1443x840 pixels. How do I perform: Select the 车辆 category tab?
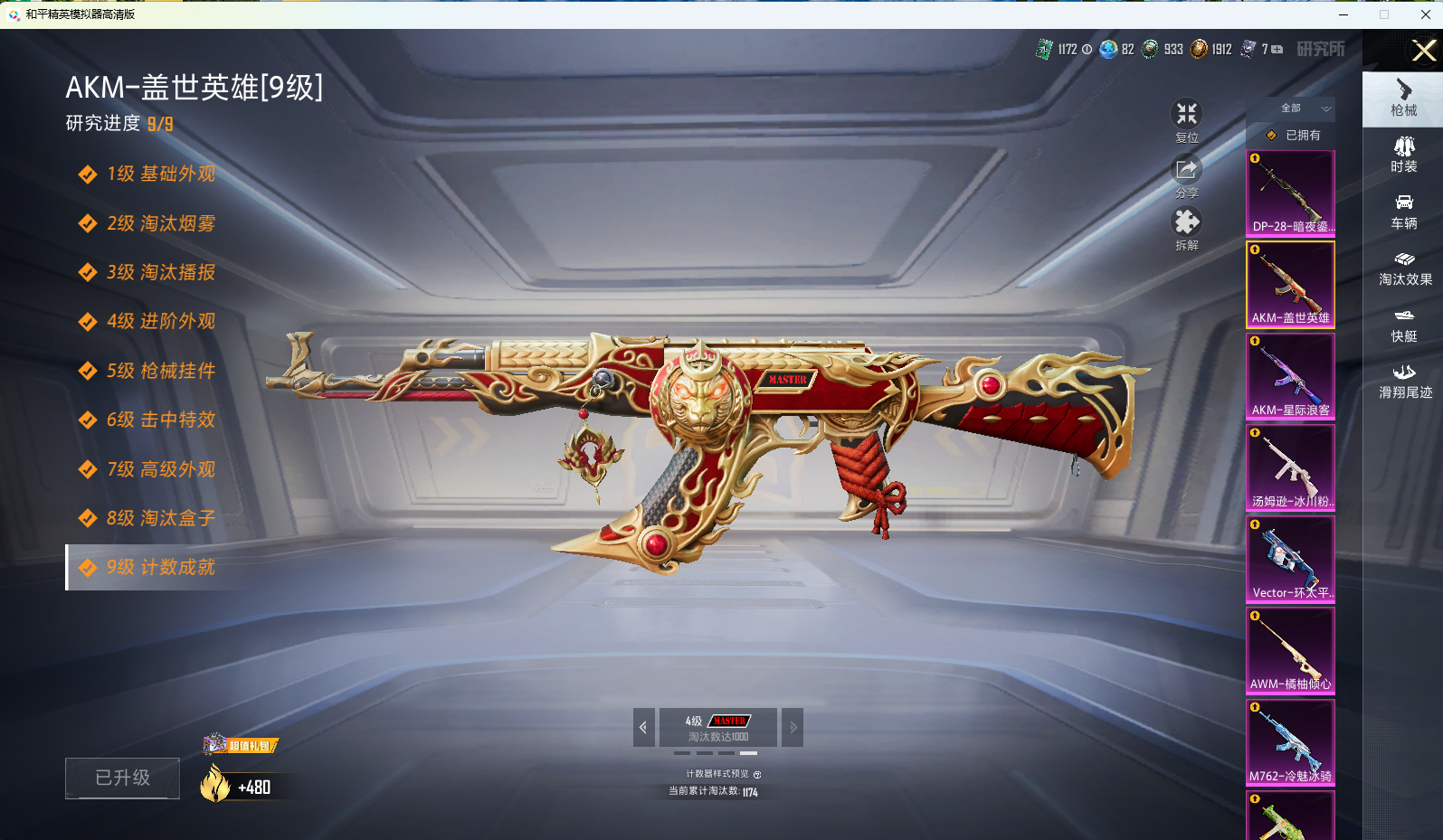click(x=1403, y=212)
